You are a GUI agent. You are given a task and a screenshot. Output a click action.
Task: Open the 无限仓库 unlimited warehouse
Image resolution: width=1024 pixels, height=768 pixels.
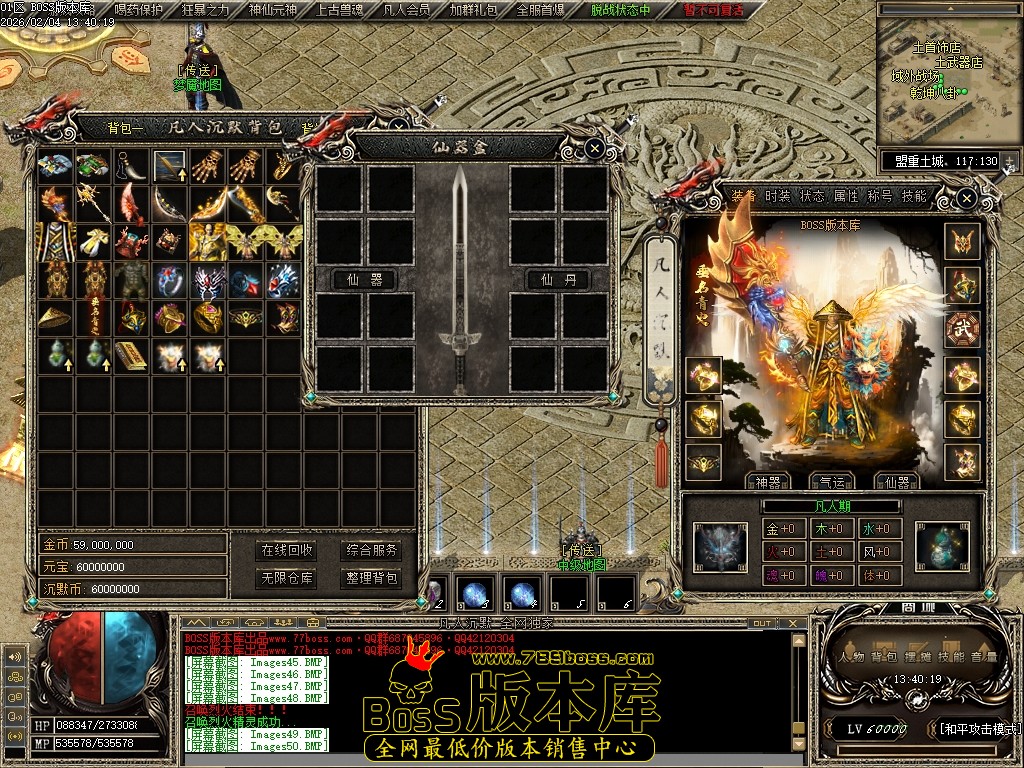pos(286,578)
